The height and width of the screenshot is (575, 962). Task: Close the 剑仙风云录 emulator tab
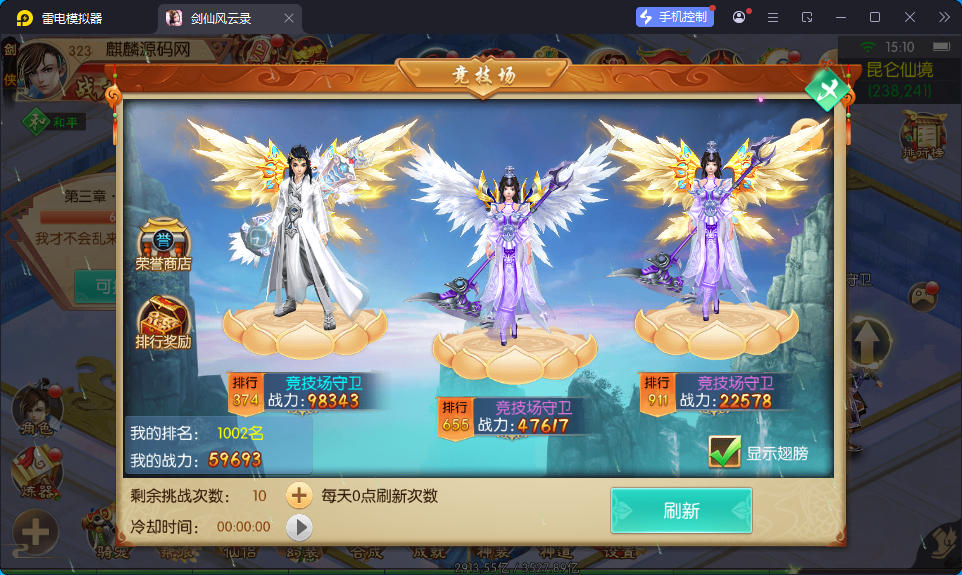coord(289,18)
